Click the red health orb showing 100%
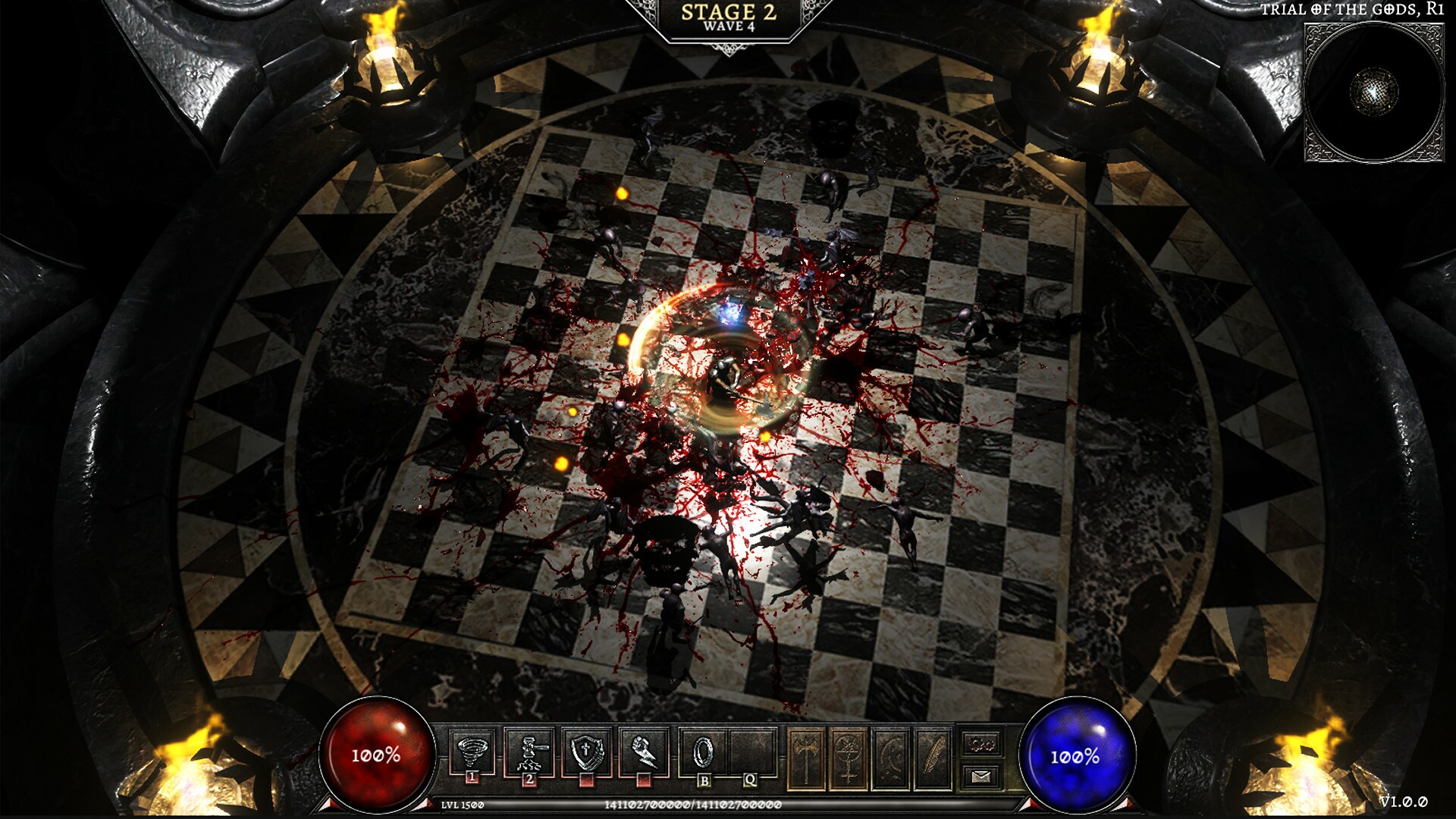Viewport: 1456px width, 819px height. pyautogui.click(x=377, y=756)
